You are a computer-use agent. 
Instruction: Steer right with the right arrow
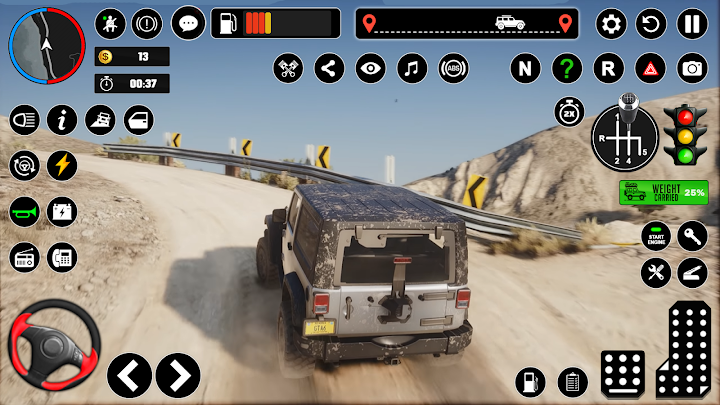(178, 374)
